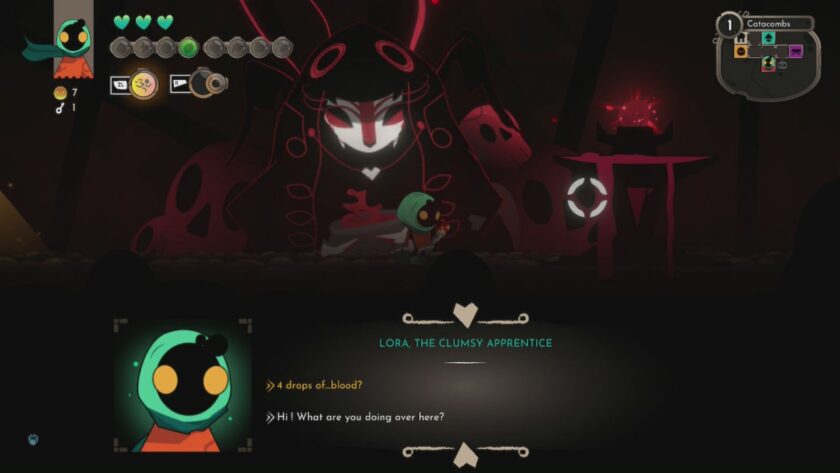The width and height of the screenshot is (840, 473).
Task: Select the teal room on the minimap
Action: tap(768, 38)
